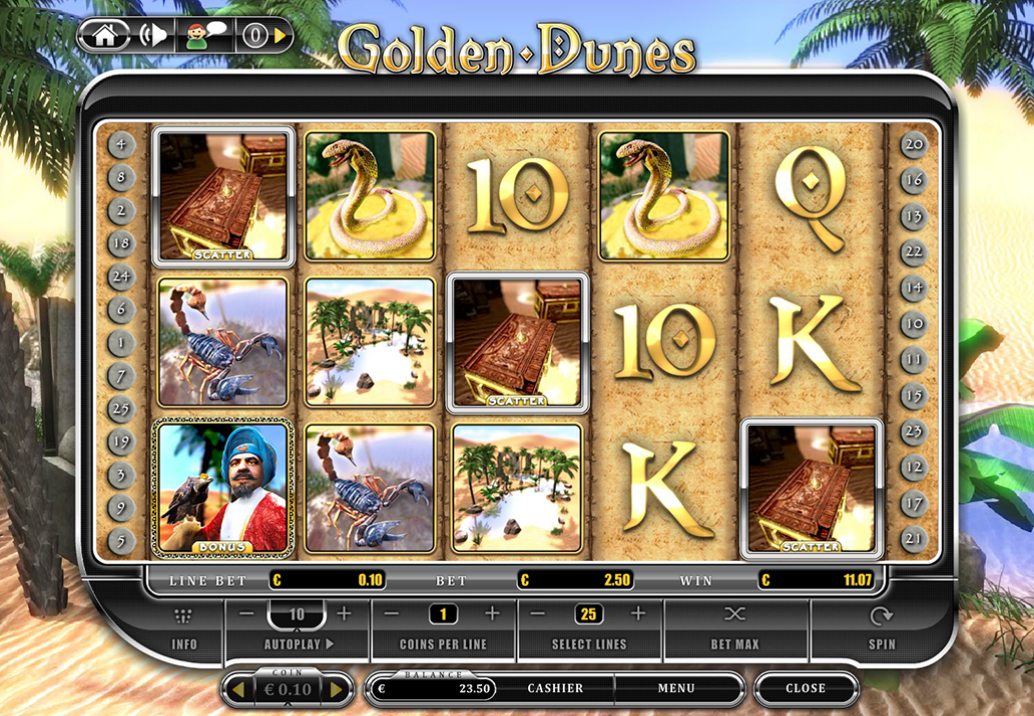Viewport: 1034px width, 716px height.
Task: Open the Cashier
Action: coord(555,688)
